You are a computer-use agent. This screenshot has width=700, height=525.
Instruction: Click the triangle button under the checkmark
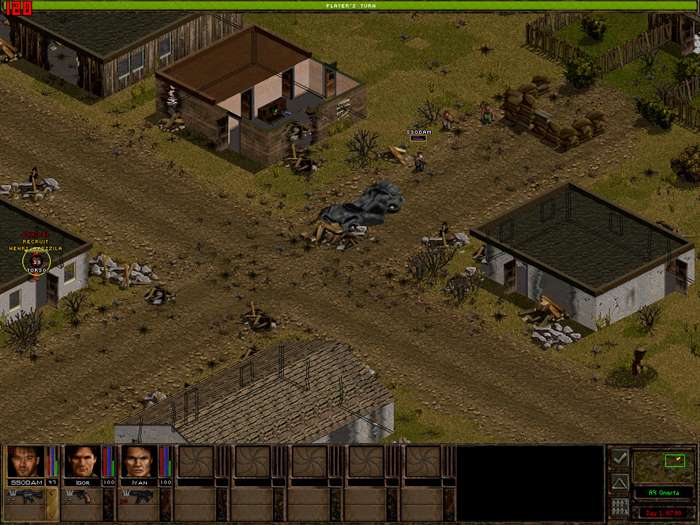(x=620, y=482)
